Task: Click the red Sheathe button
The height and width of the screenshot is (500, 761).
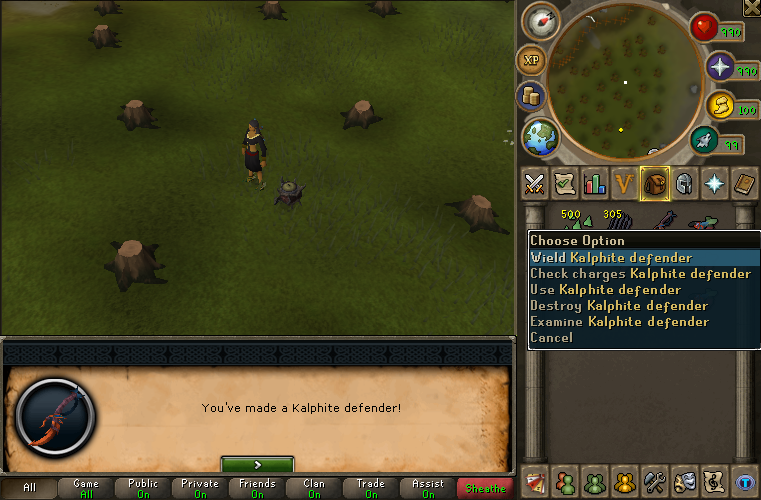Action: (x=485, y=488)
